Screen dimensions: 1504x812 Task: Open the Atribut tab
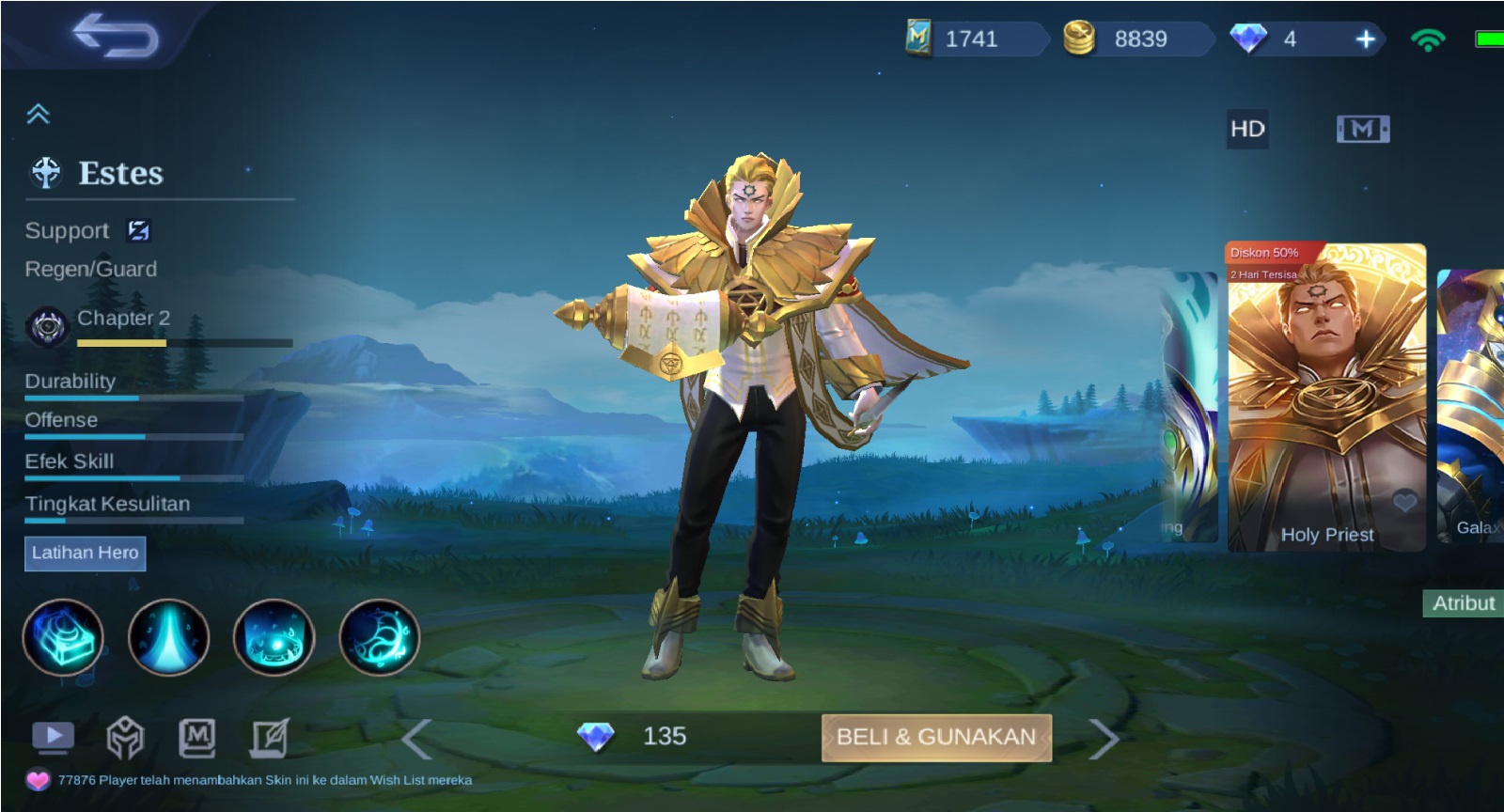point(1464,603)
